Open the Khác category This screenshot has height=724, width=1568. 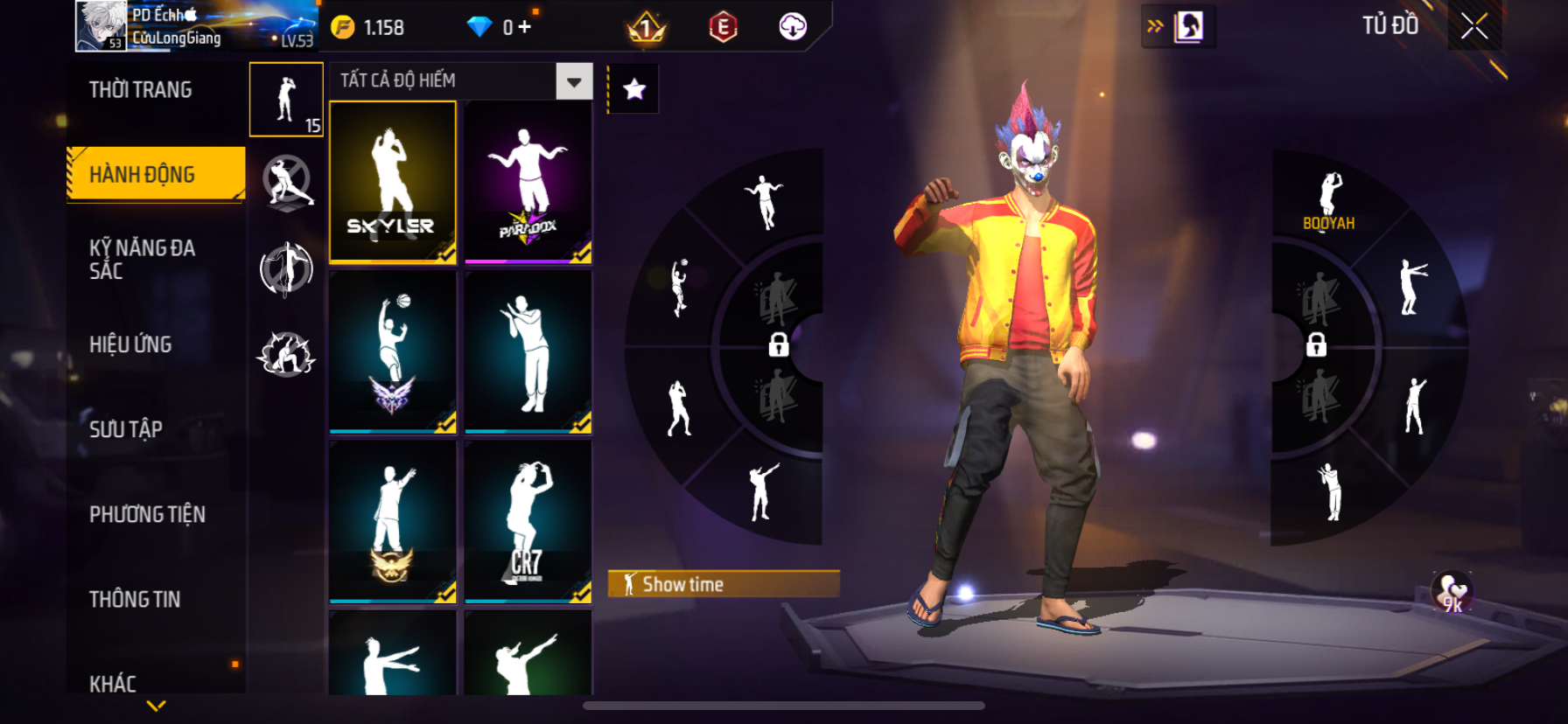coord(113,683)
